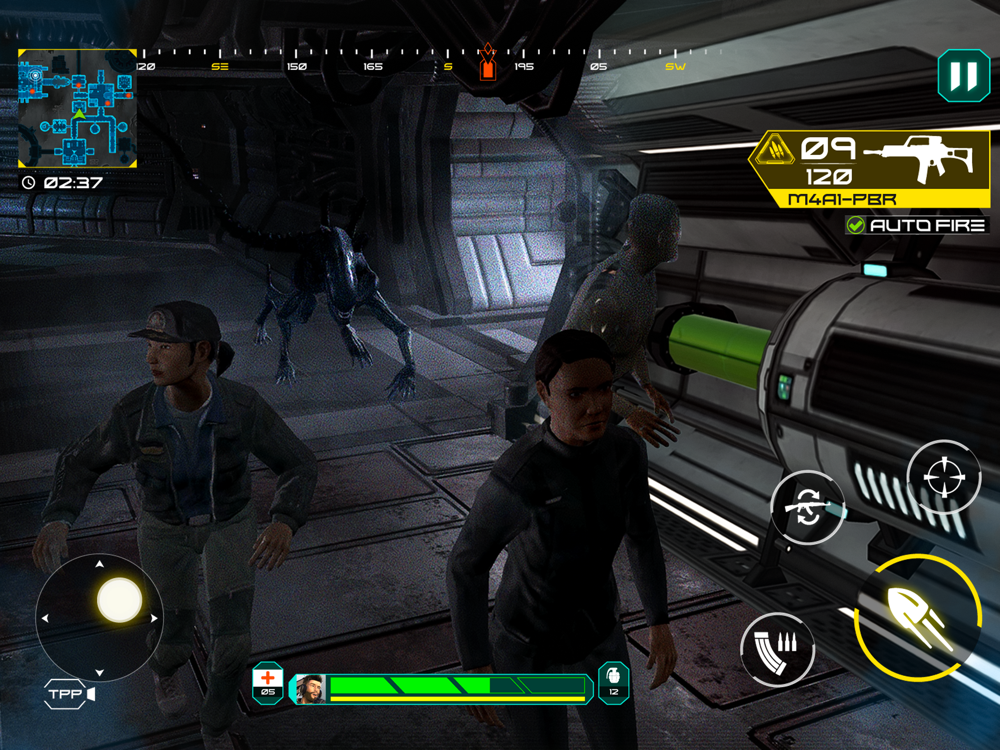Switch weapon with the rifle swap icon
The height and width of the screenshot is (750, 1000).
click(808, 507)
